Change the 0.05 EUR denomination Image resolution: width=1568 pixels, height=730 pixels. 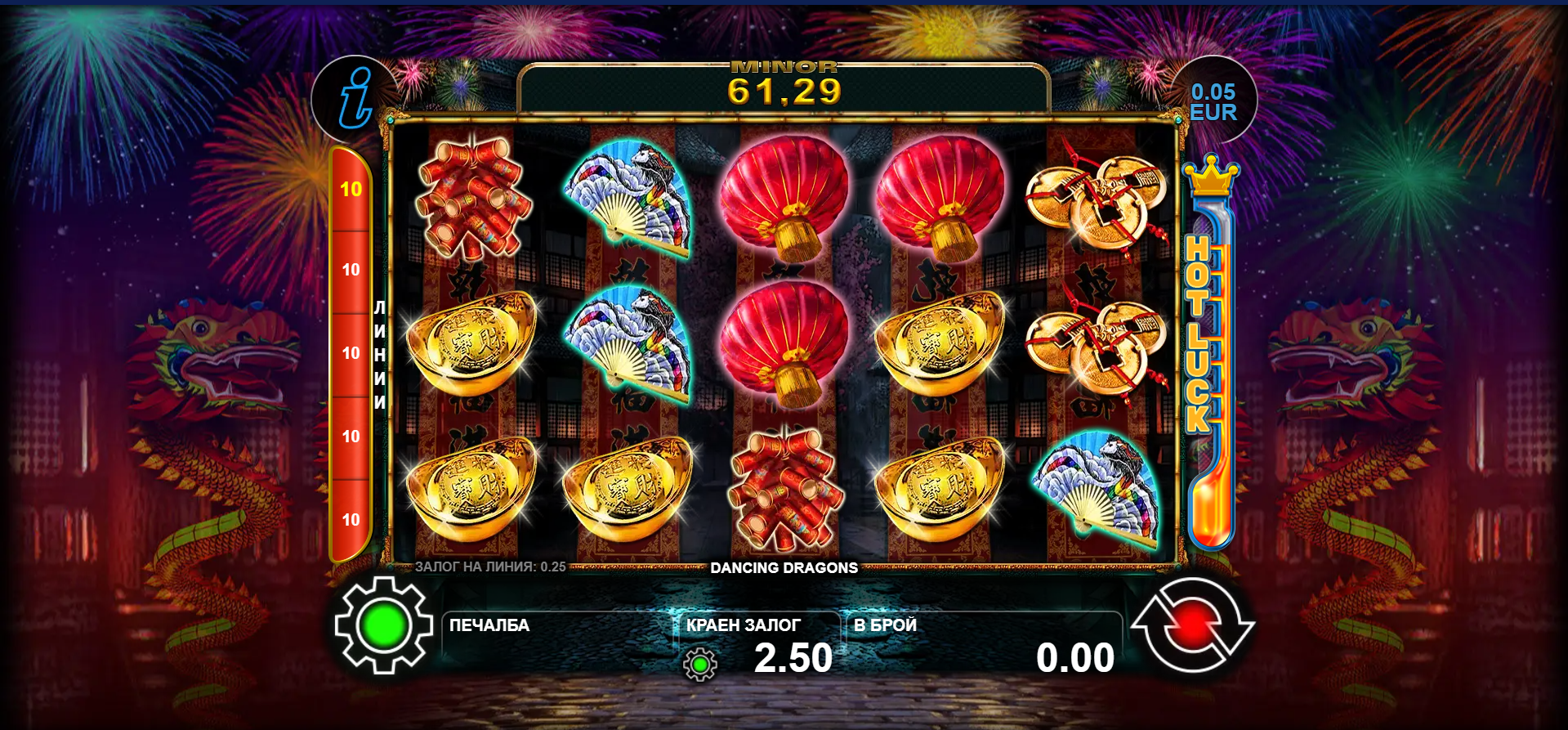pos(1213,102)
